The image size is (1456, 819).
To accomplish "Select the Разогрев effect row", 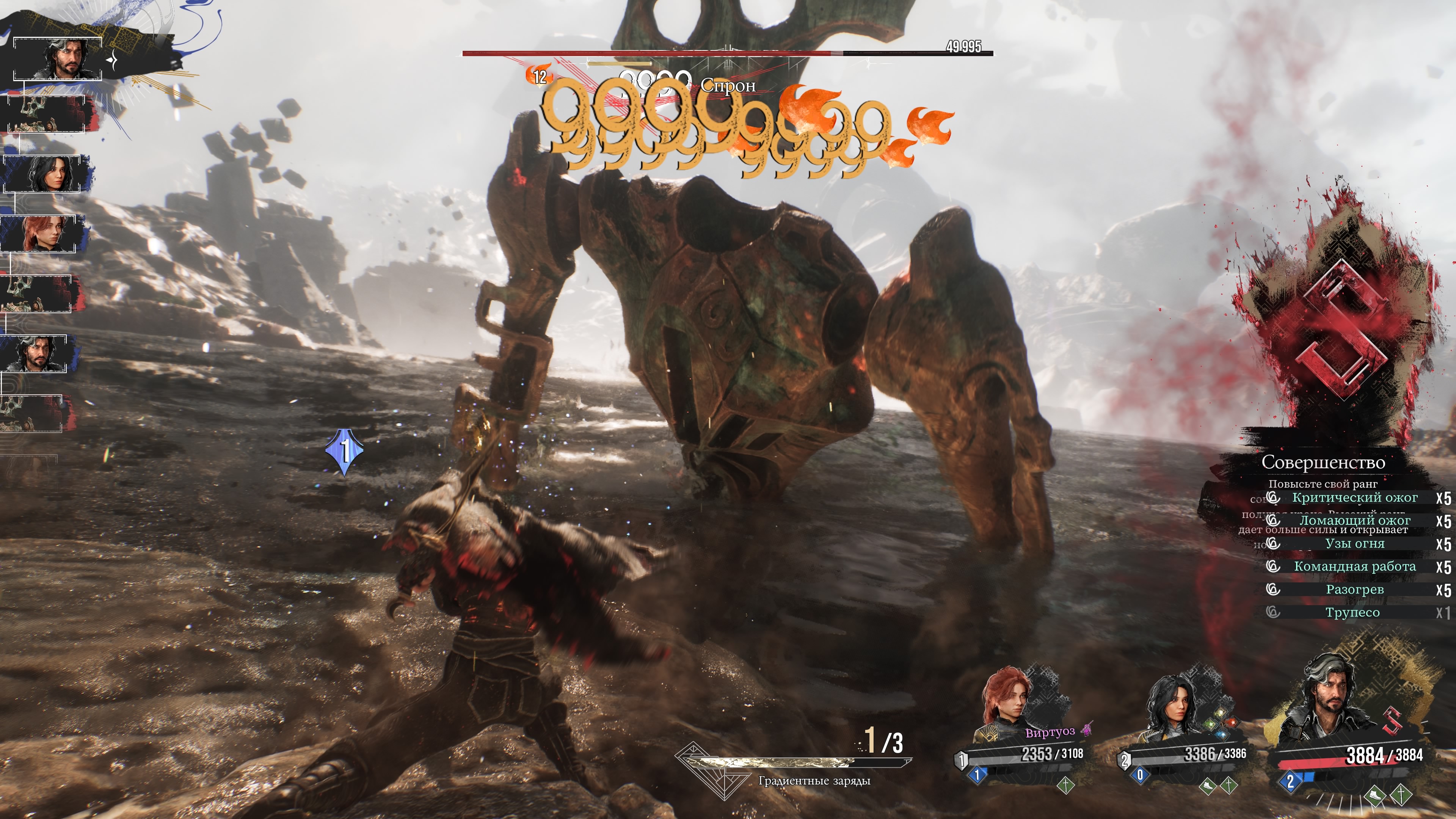I will (1354, 590).
